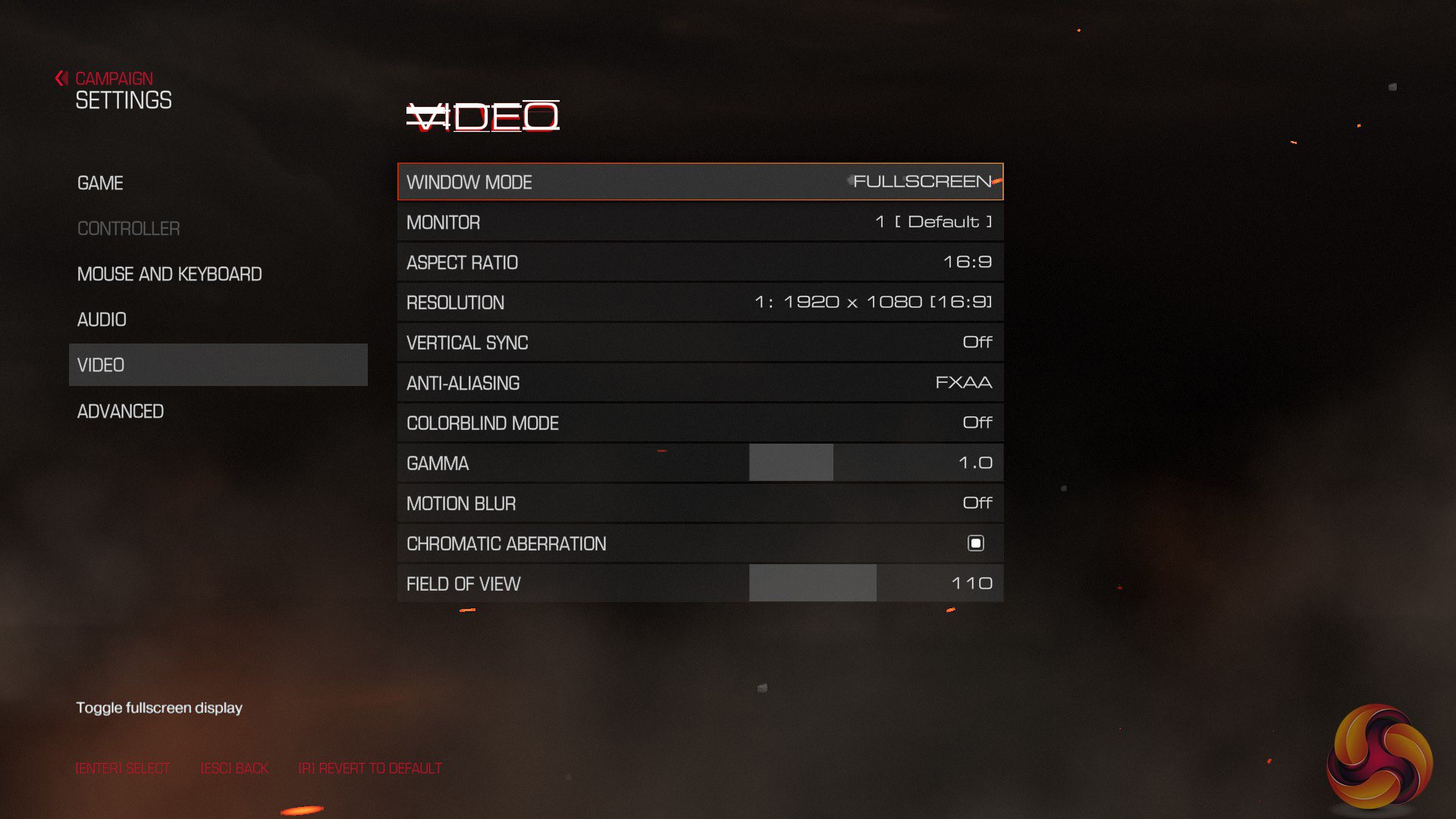Screen dimensions: 1456x819
Task: Go back to the Campaign menu
Action: pos(112,78)
